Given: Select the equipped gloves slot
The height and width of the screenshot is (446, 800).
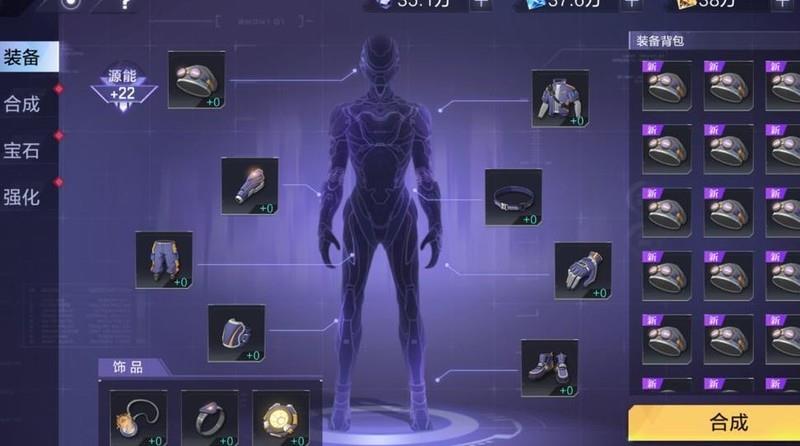Looking at the screenshot, I should coord(582,271).
